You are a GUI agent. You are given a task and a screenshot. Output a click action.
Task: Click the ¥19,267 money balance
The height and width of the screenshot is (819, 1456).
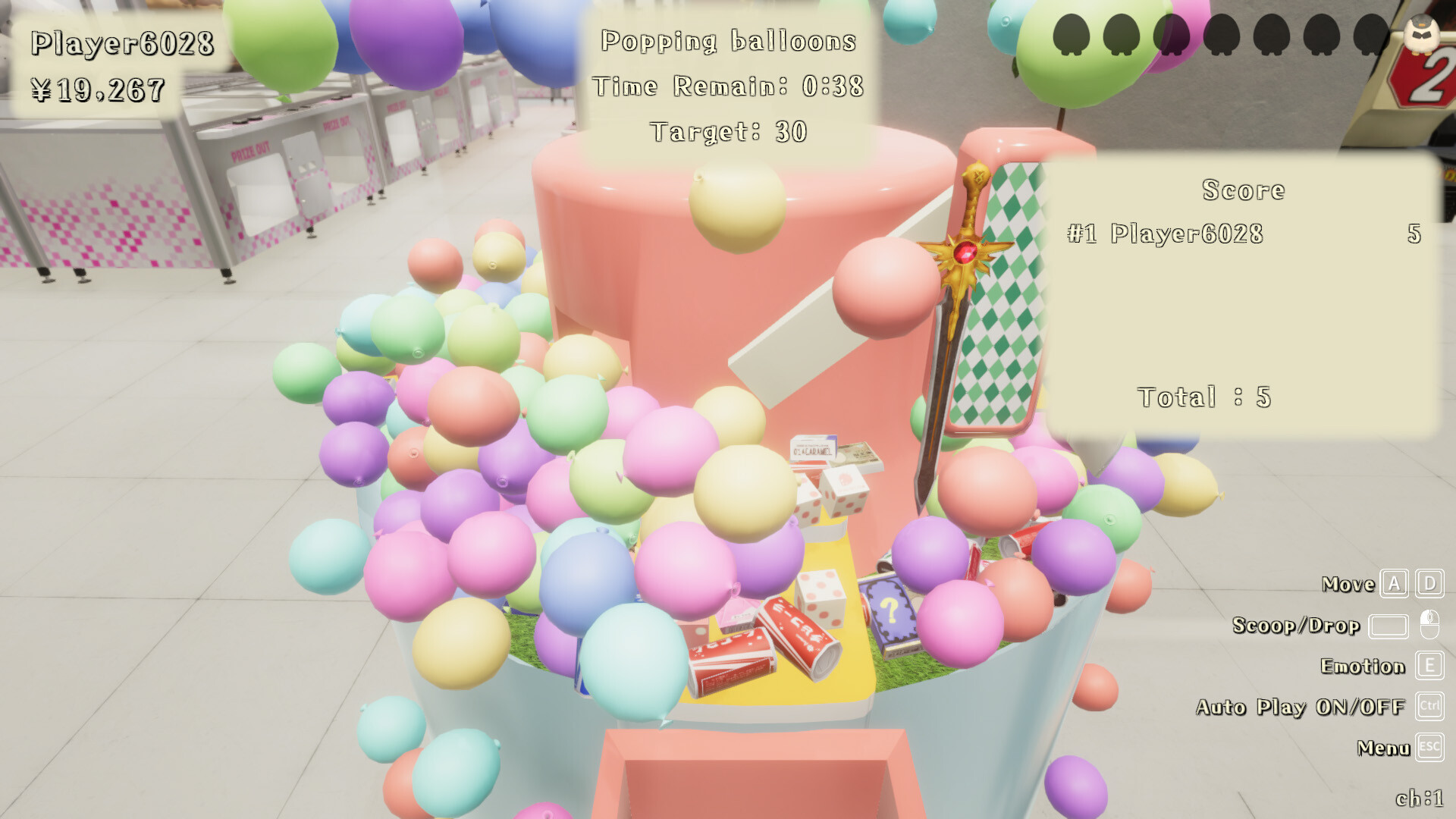coord(99,89)
